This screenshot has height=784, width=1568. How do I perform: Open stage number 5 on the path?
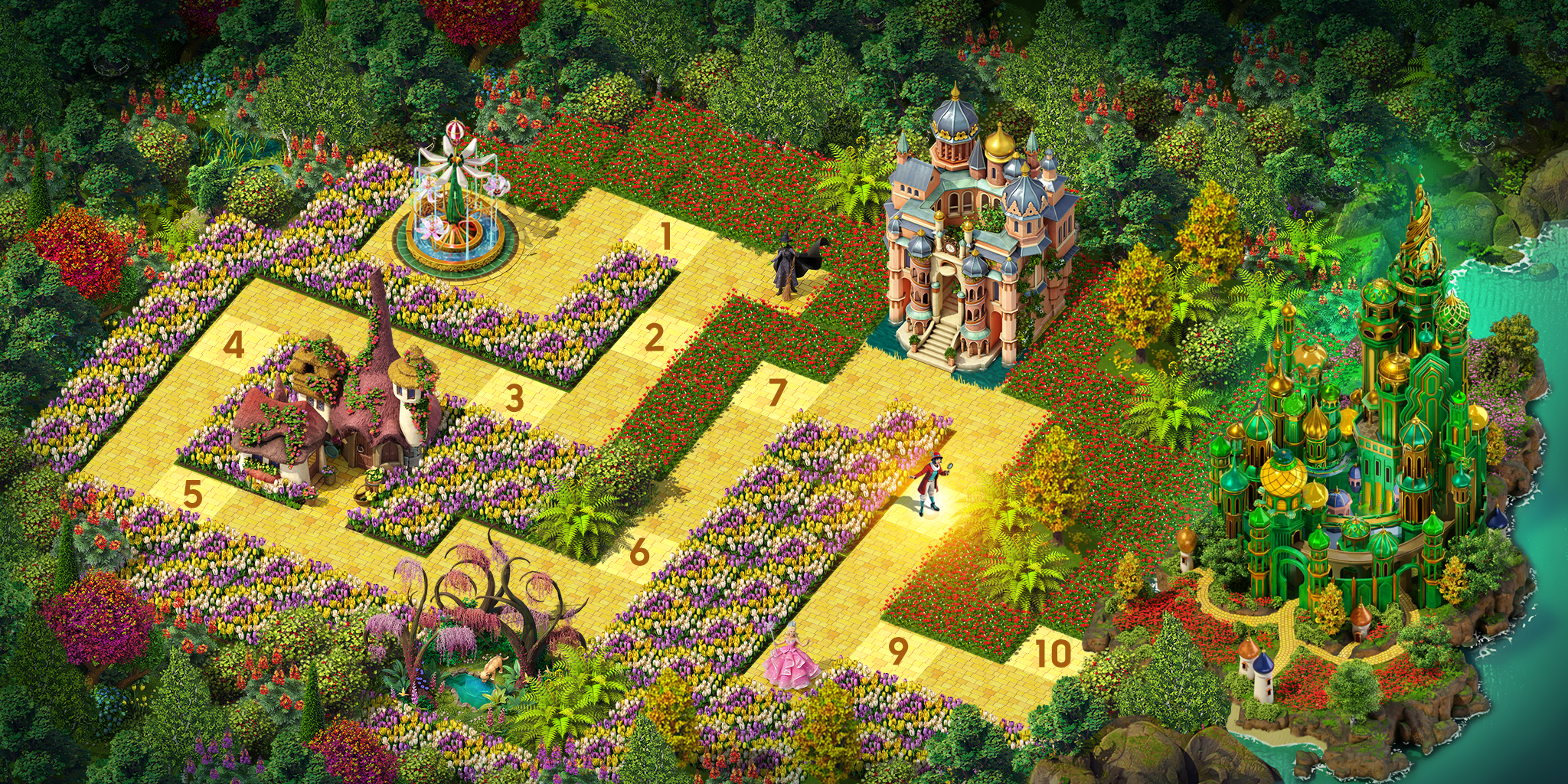coord(192,495)
